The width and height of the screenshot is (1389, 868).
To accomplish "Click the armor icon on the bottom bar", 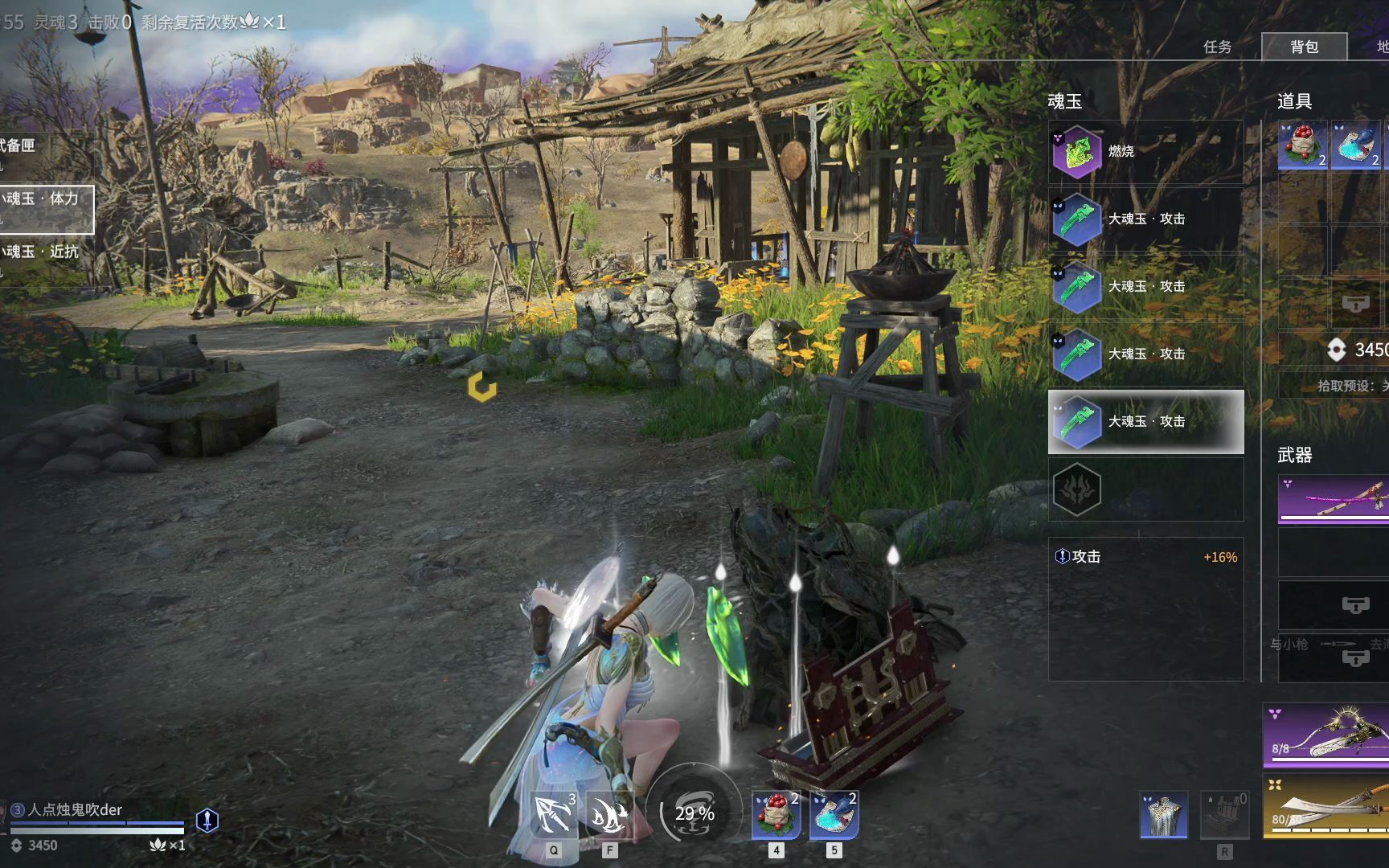I will (x=1163, y=815).
